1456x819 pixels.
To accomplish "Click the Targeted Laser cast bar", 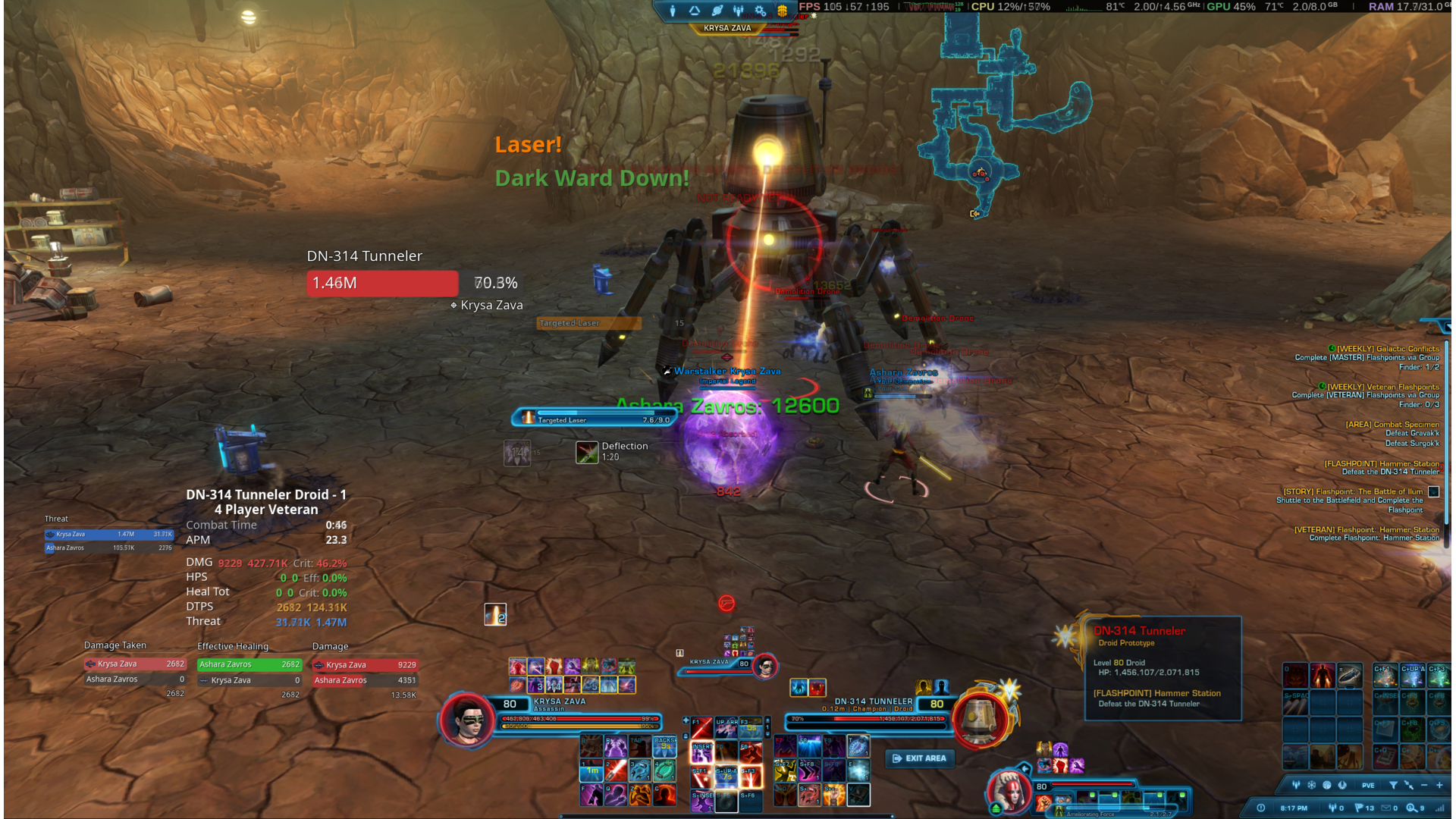I will point(590,419).
